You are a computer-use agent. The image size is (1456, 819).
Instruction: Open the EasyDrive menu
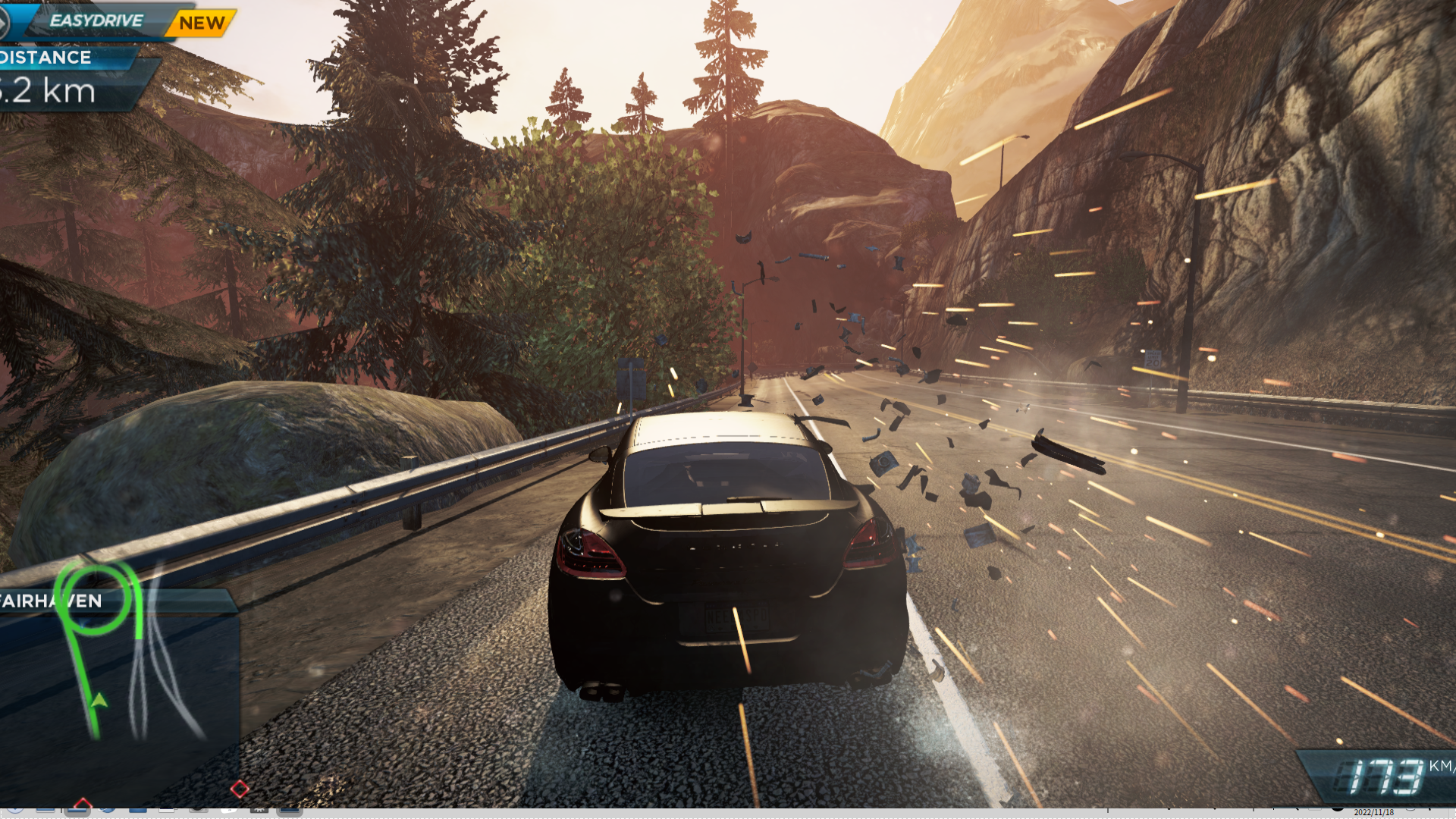coord(96,20)
